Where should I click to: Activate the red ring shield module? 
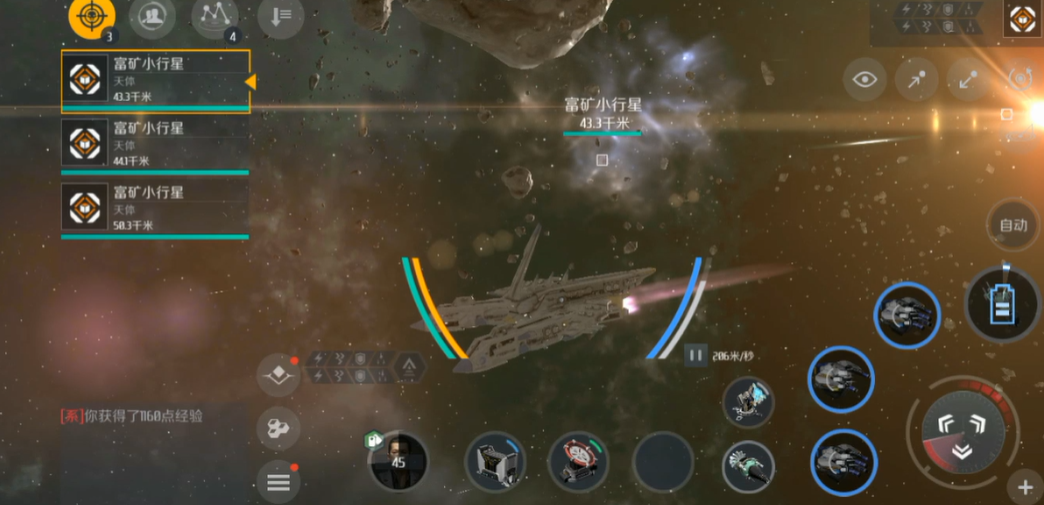(x=578, y=460)
